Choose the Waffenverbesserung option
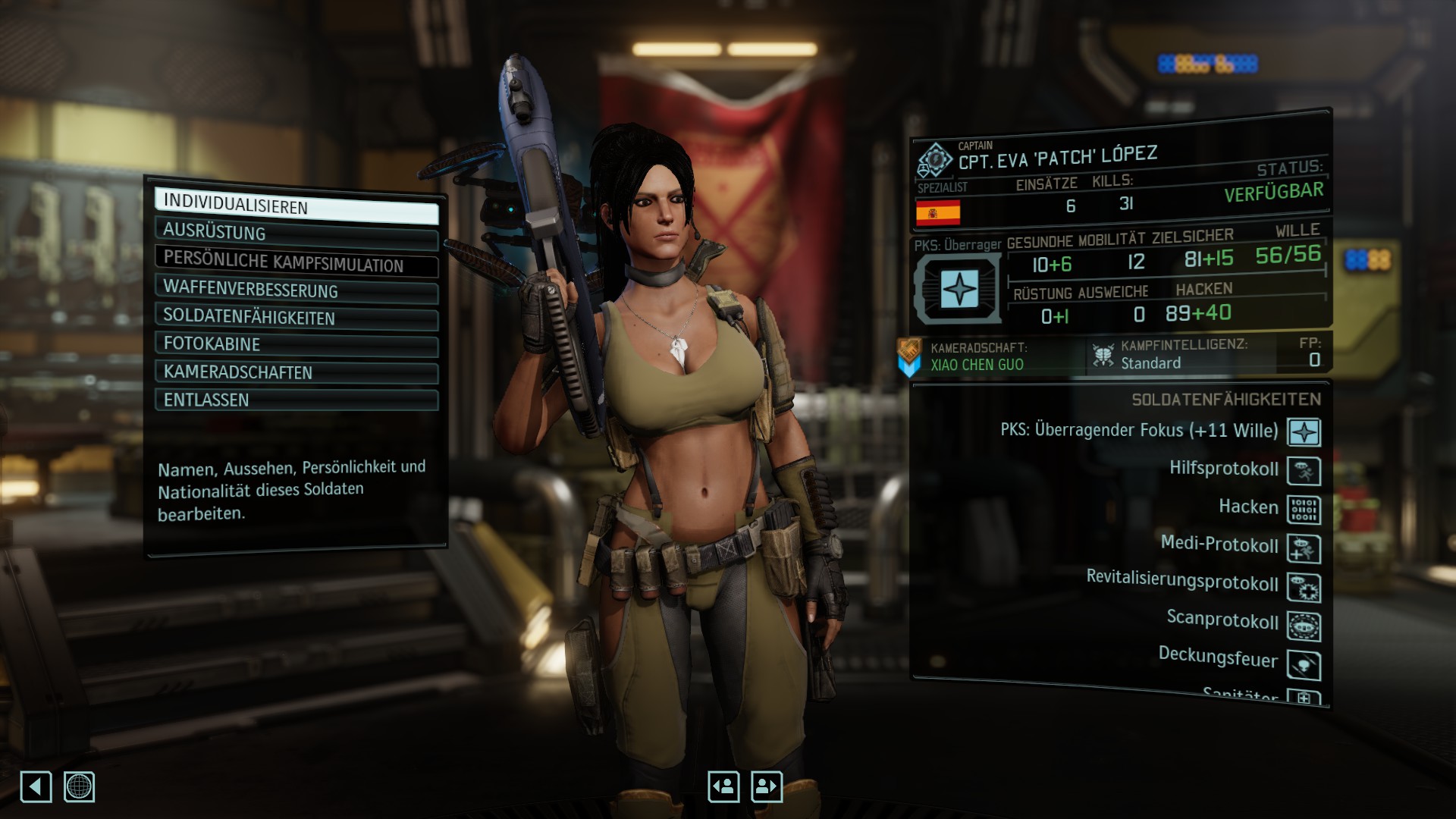 pos(296,290)
